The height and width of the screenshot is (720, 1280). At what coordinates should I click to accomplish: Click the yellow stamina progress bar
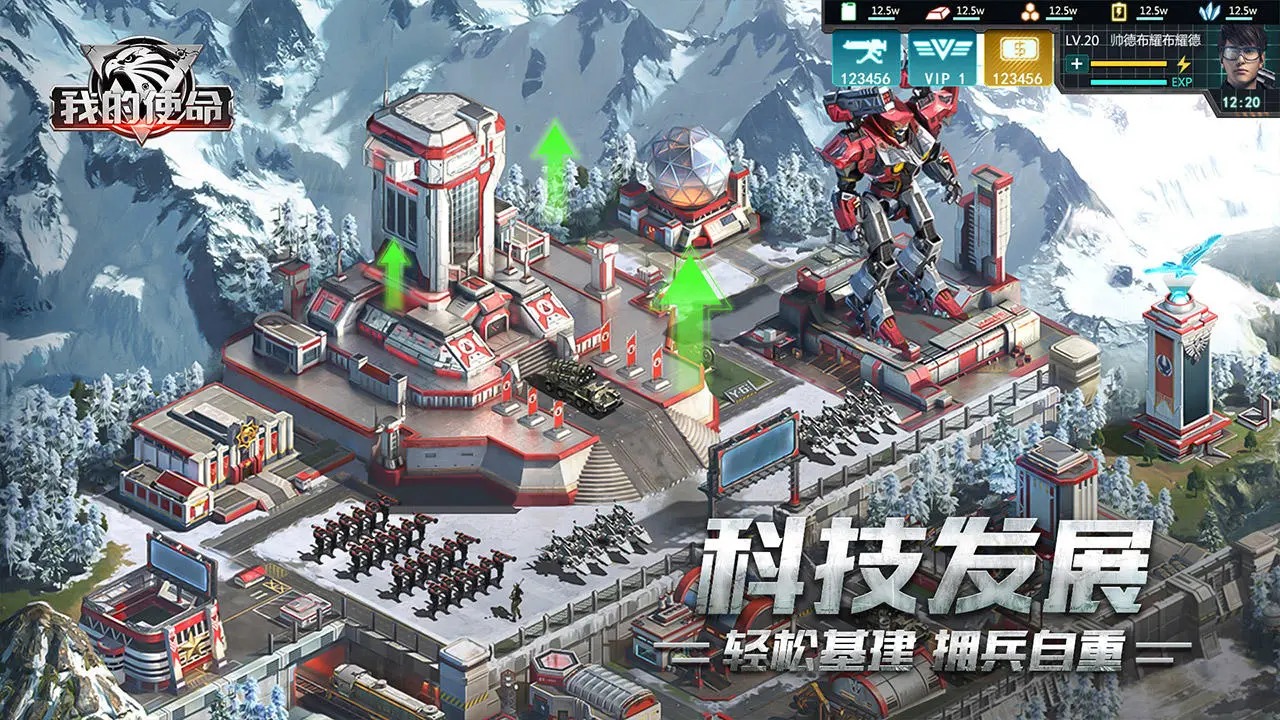1127,63
